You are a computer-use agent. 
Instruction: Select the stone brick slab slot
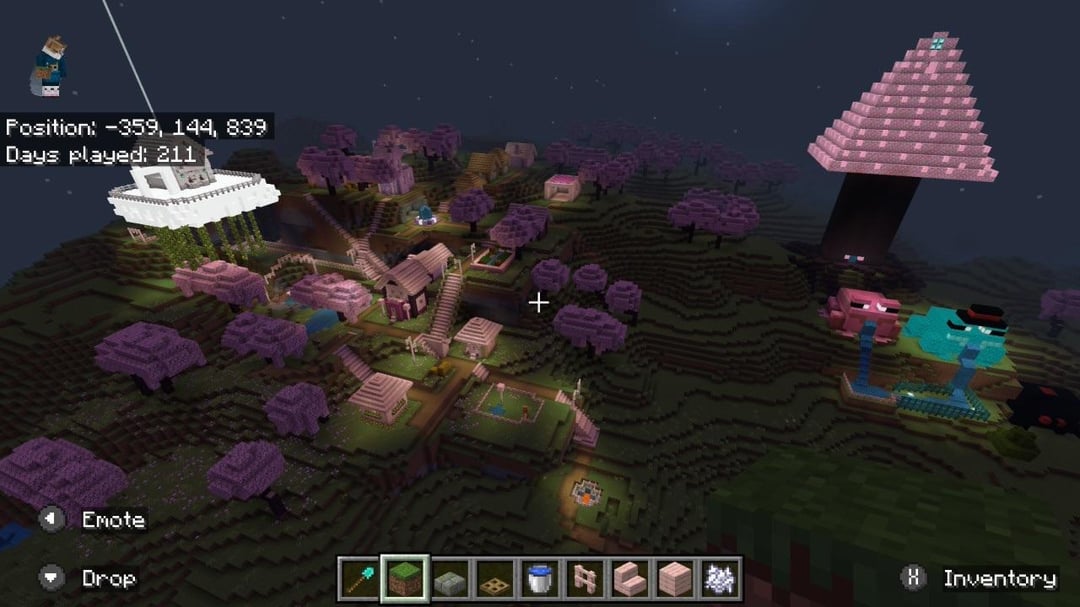click(449, 577)
